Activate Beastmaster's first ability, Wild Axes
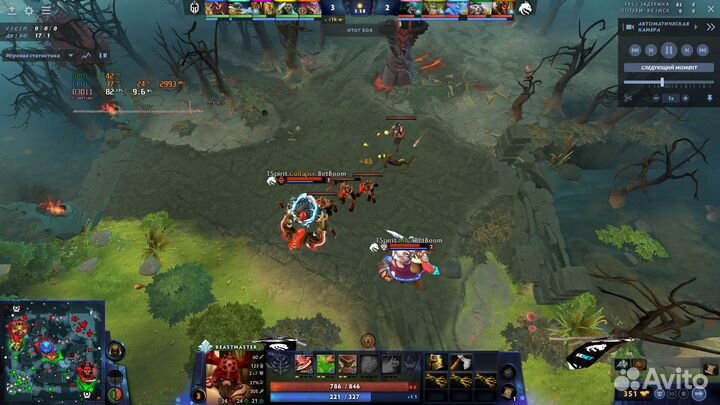This screenshot has width=720, height=405. coord(303,364)
